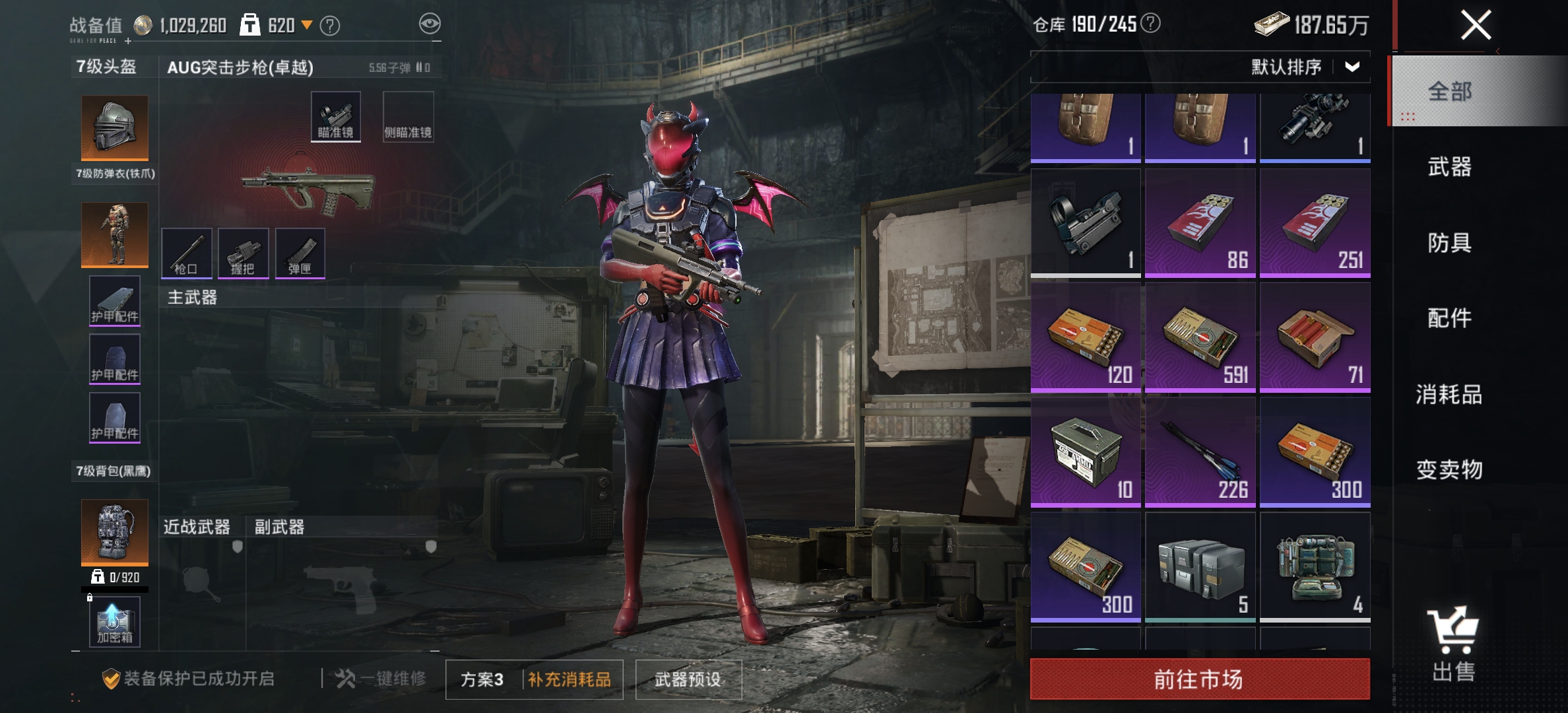Click the 加密箱 encrypted box icon
The image size is (1568, 713).
point(114,621)
